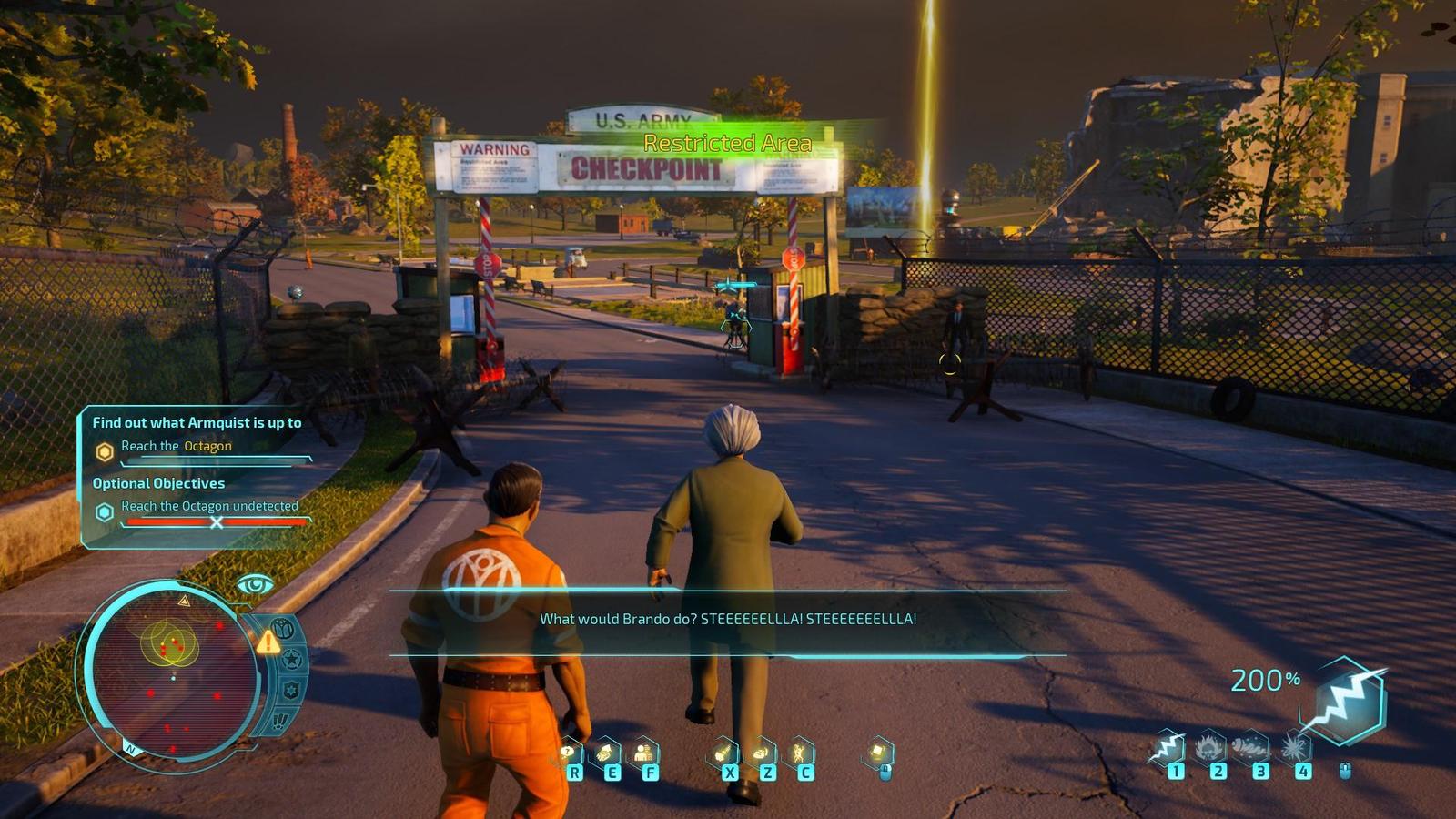Click the double exclamation alert icon
The height and width of the screenshot is (819, 1456).
[279, 721]
